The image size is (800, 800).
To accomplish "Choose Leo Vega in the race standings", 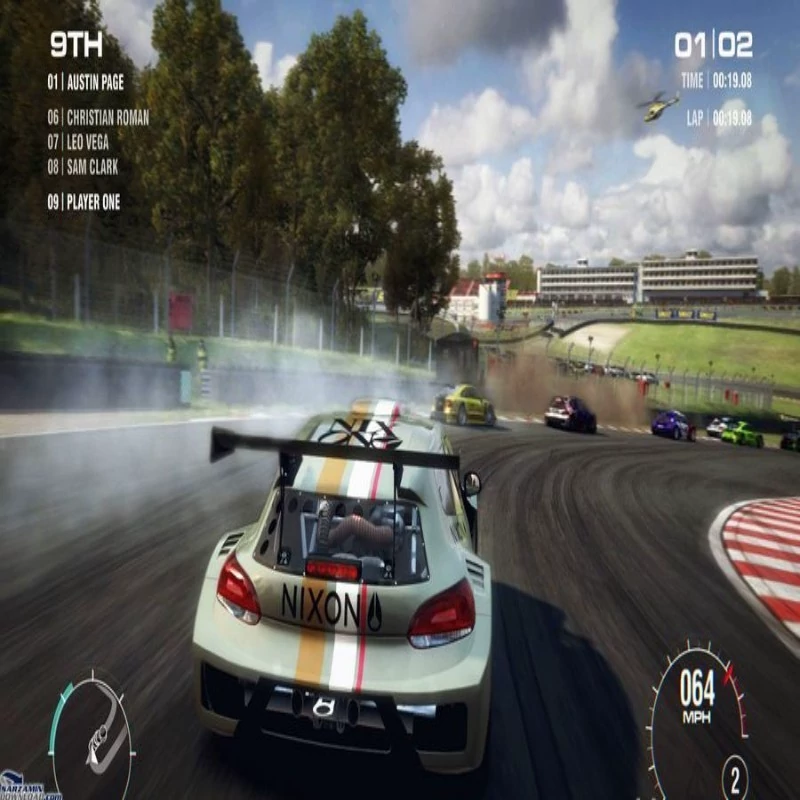I will [x=78, y=143].
